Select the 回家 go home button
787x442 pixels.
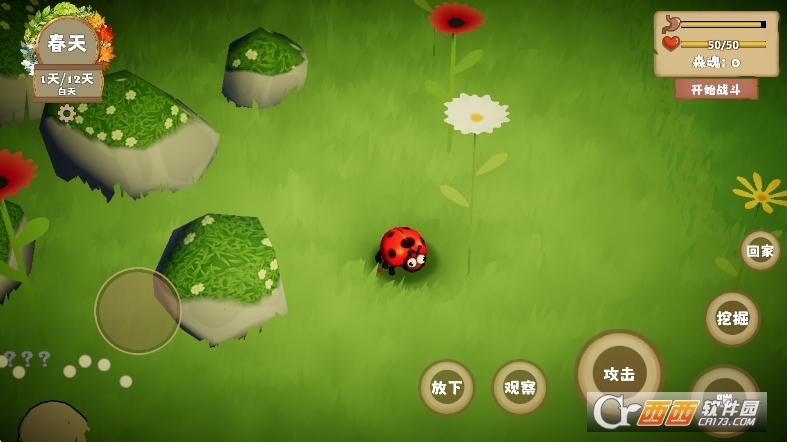760,251
